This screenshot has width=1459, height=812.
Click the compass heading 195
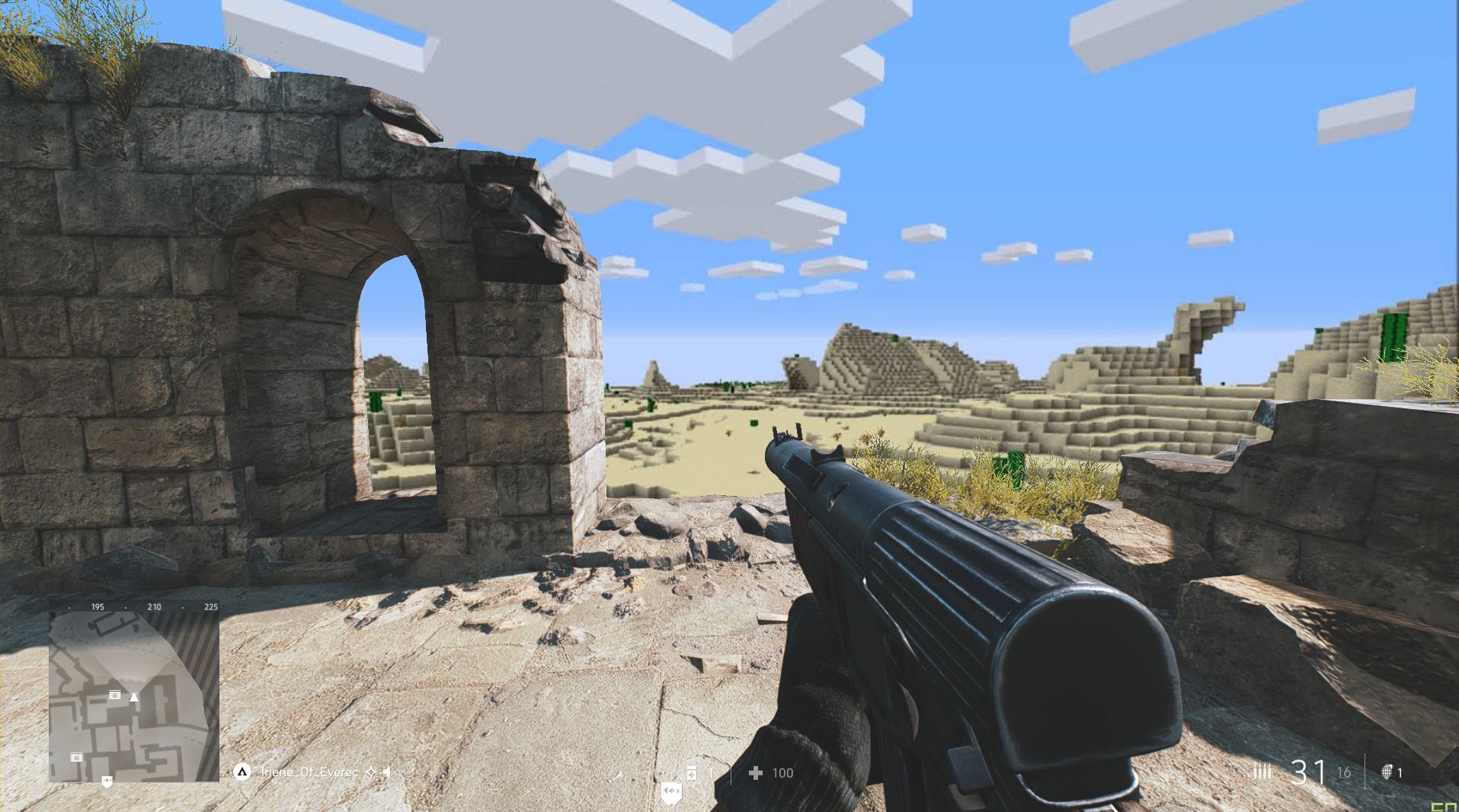(x=97, y=607)
